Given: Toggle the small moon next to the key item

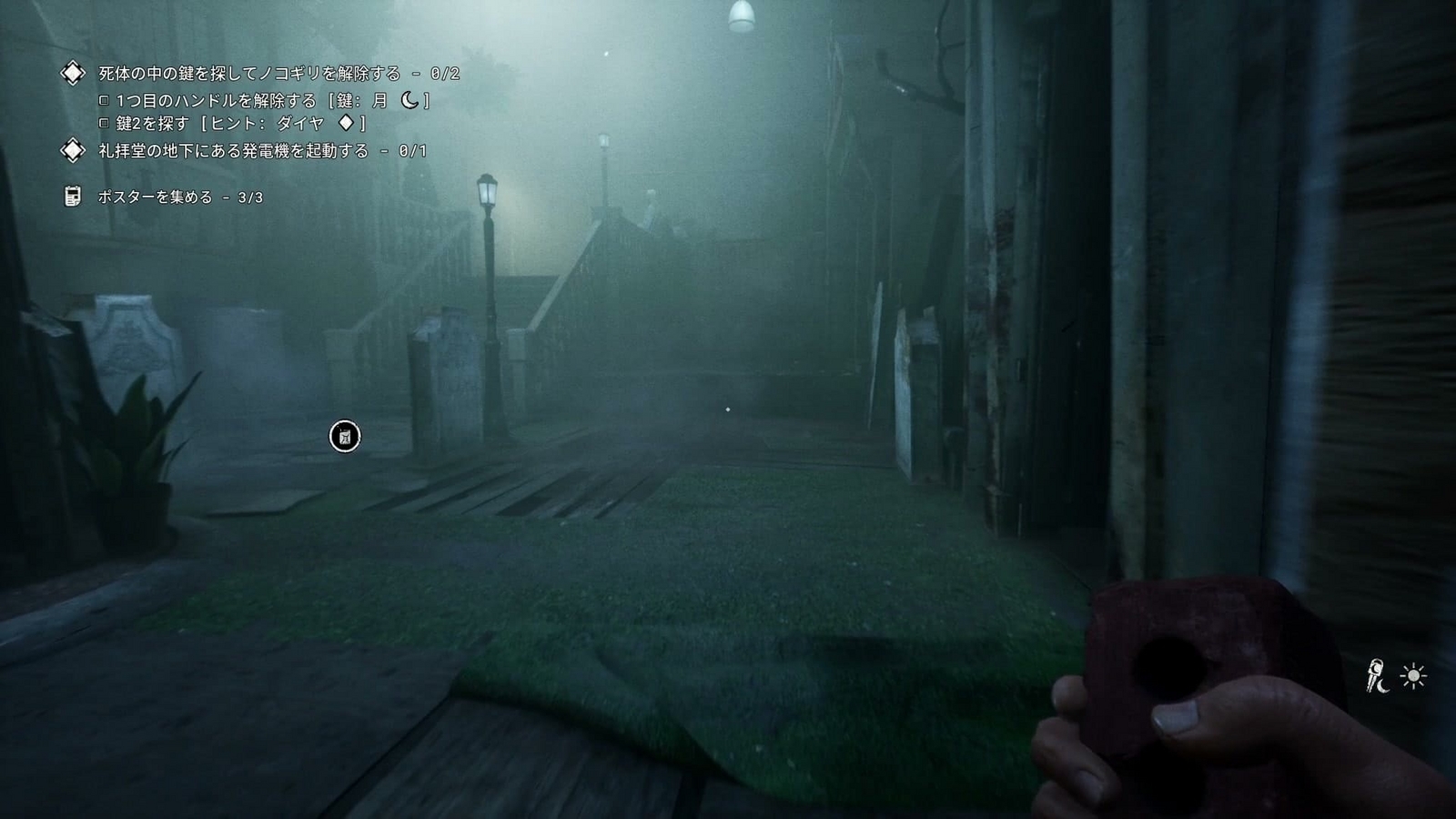Looking at the screenshot, I should click(1382, 685).
